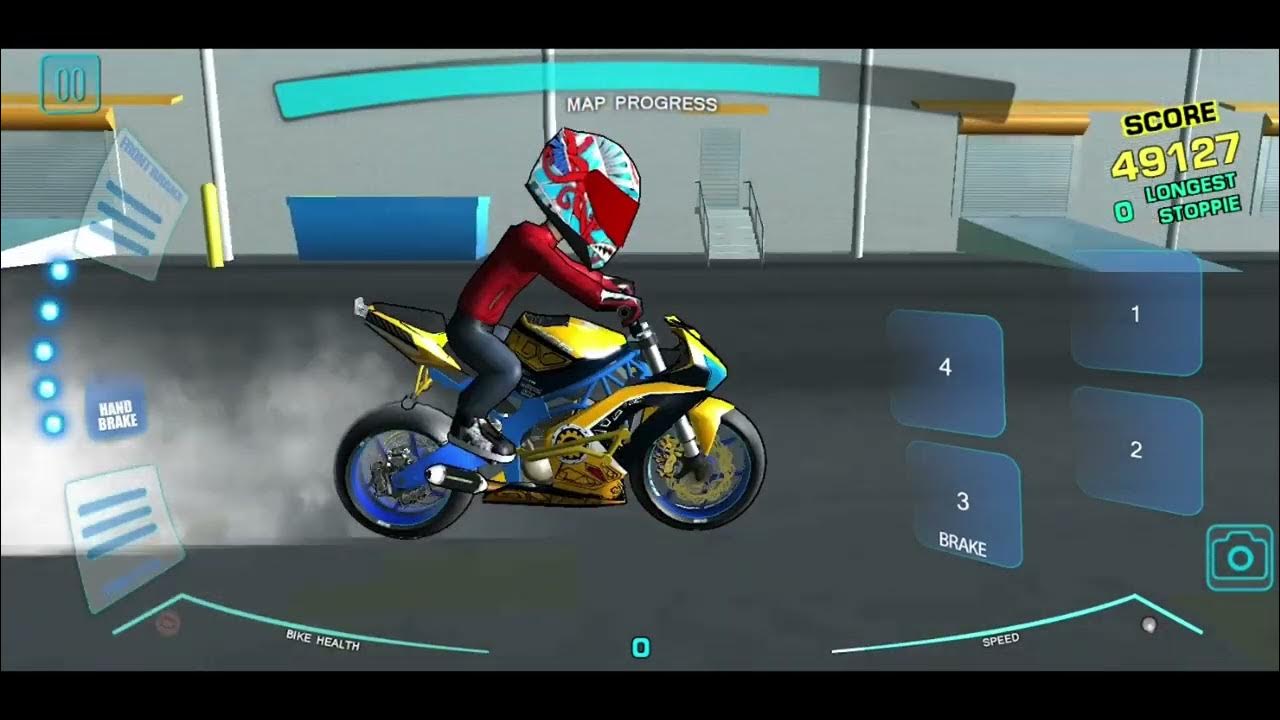Select gear 1
The width and height of the screenshot is (1280, 720).
tap(1136, 313)
